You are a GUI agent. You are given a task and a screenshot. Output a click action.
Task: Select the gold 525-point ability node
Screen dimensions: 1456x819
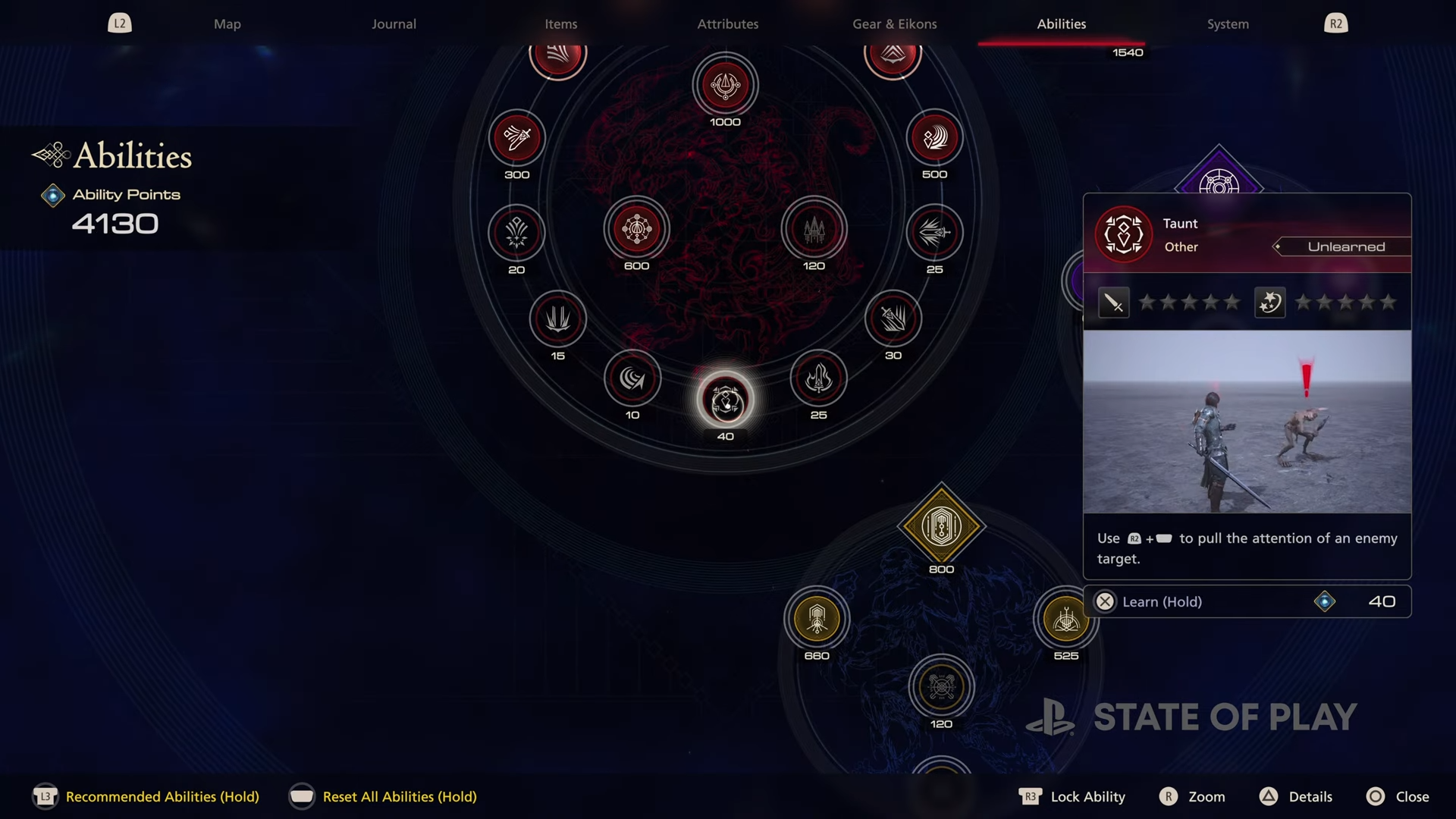1065,619
